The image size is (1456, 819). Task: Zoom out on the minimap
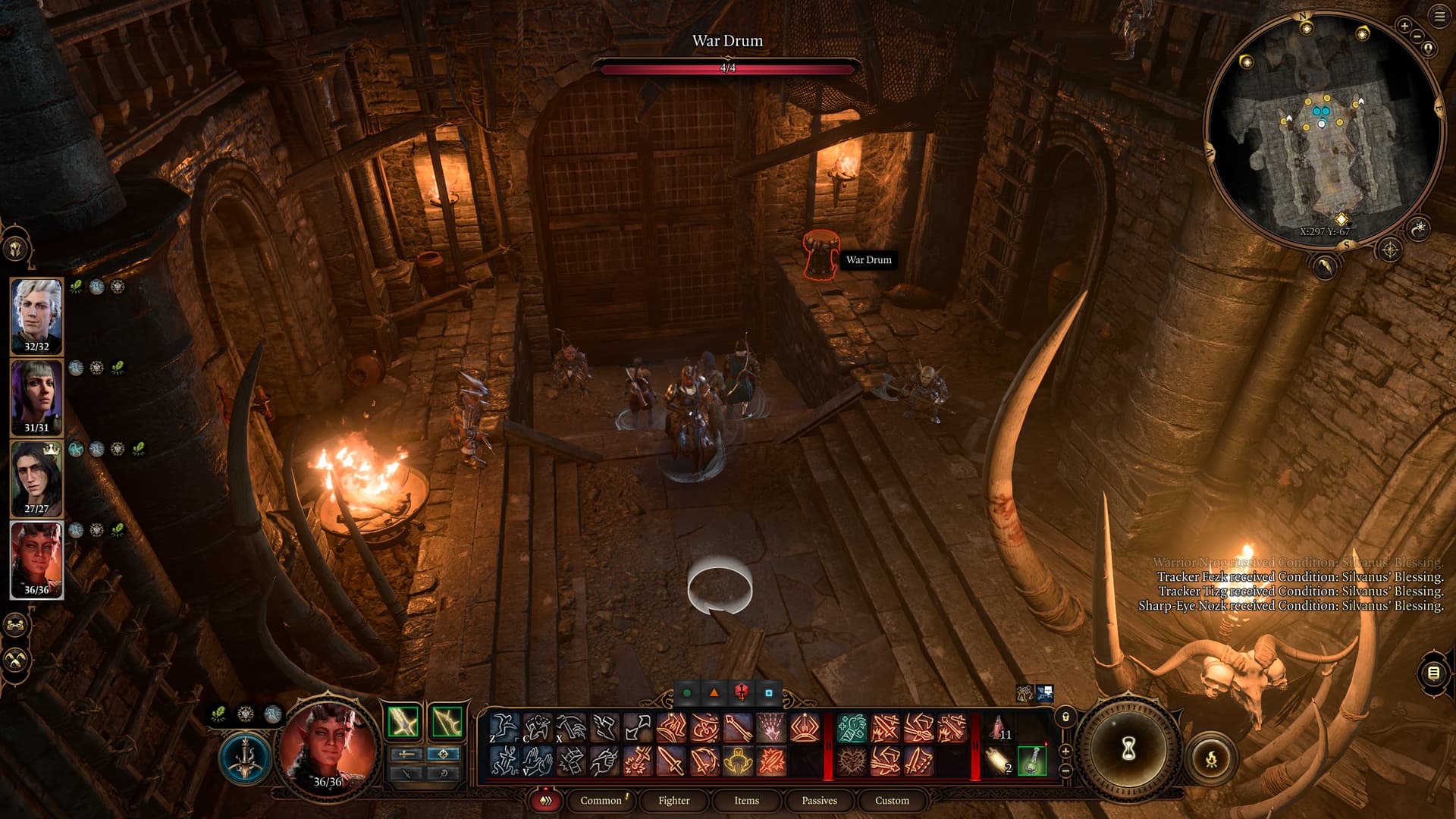[x=1417, y=36]
